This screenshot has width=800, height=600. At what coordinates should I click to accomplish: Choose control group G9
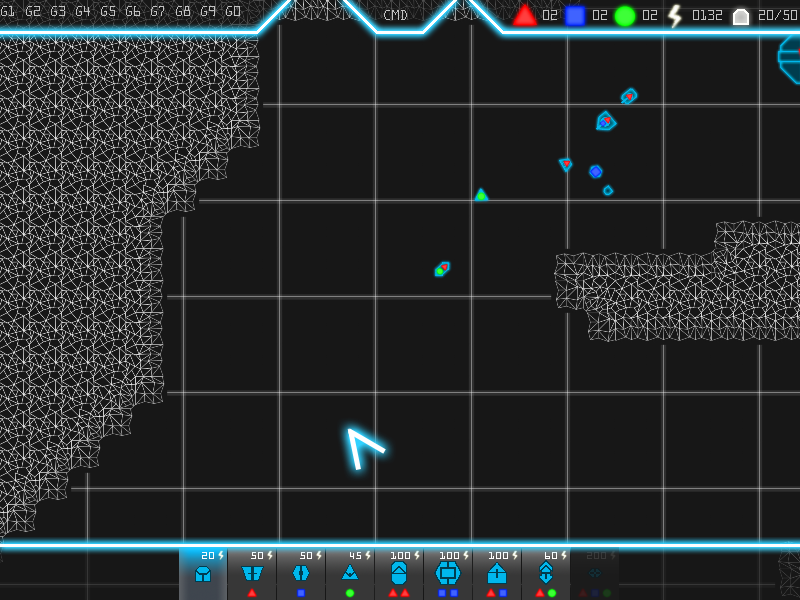point(208,12)
